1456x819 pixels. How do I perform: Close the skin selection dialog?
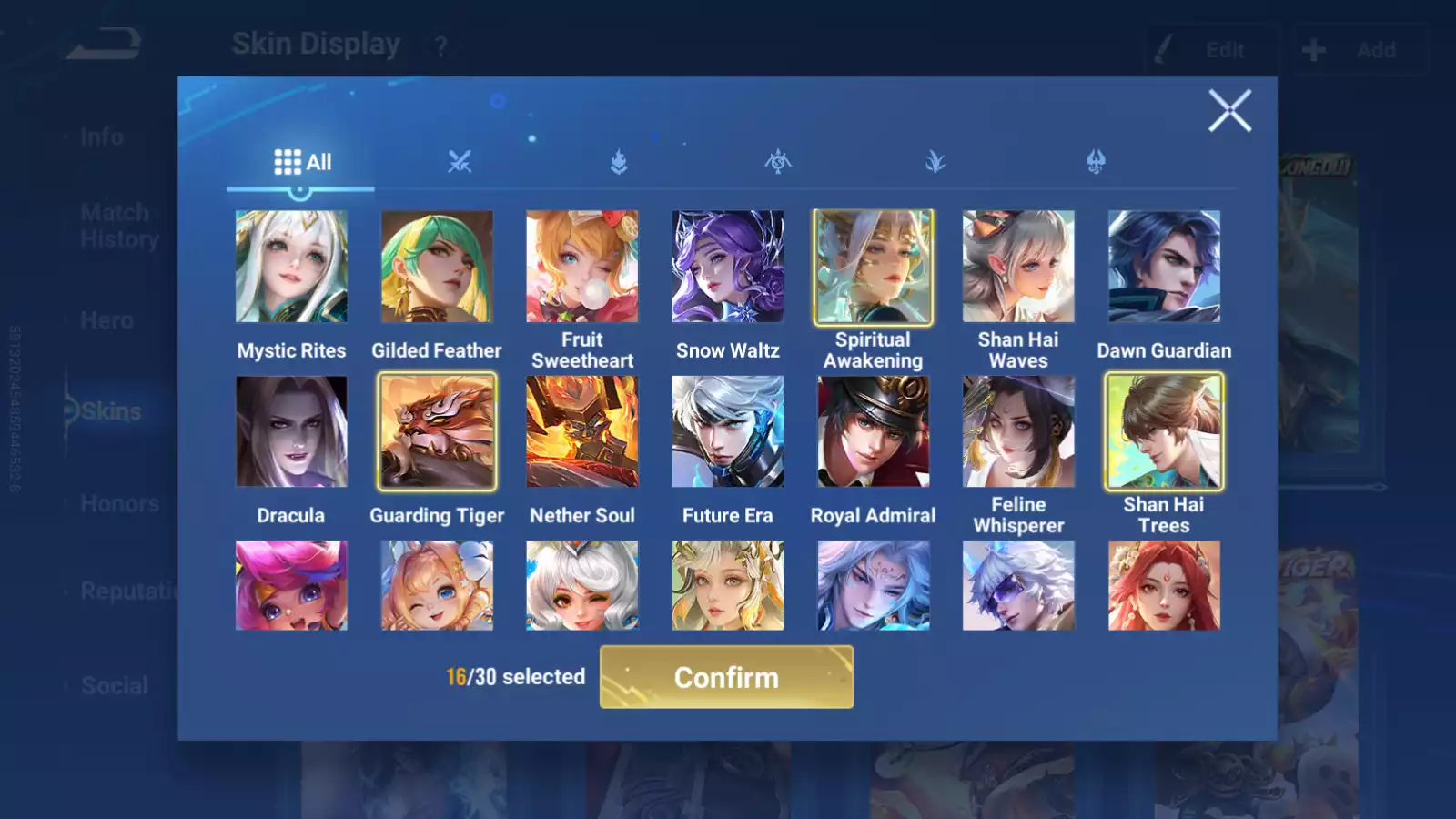pos(1229,111)
